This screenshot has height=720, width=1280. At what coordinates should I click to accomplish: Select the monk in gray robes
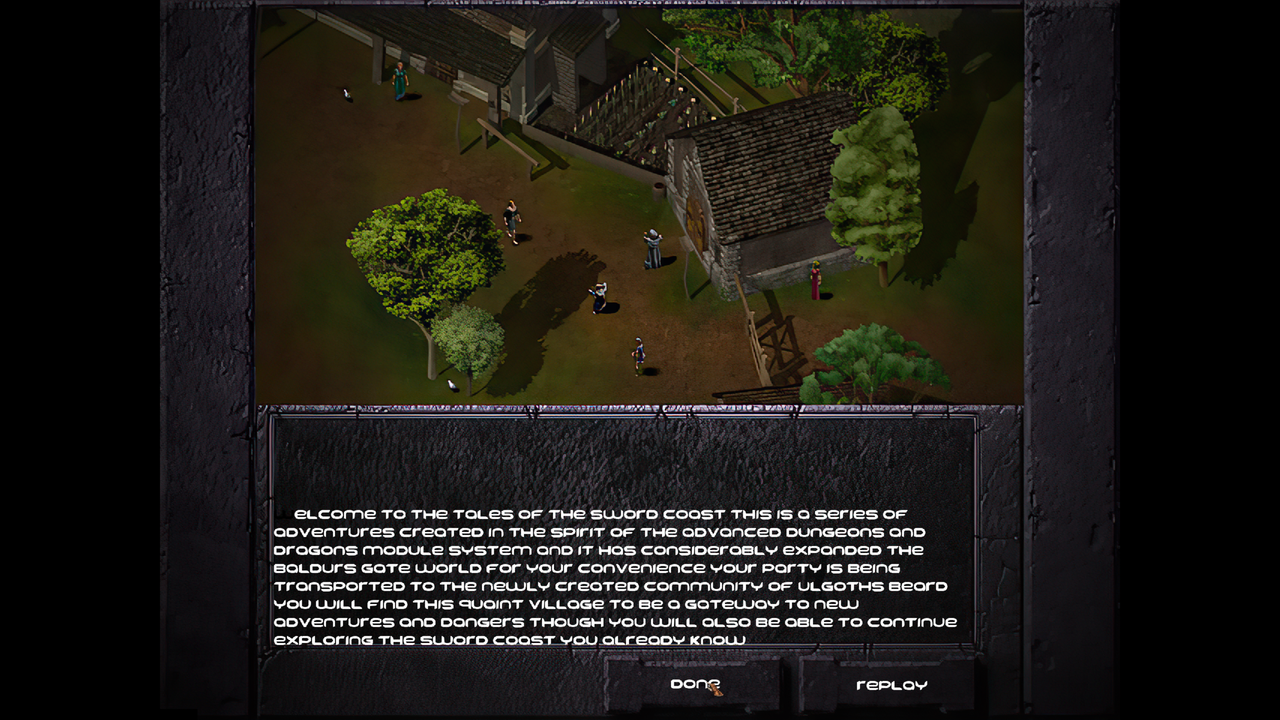pos(652,248)
